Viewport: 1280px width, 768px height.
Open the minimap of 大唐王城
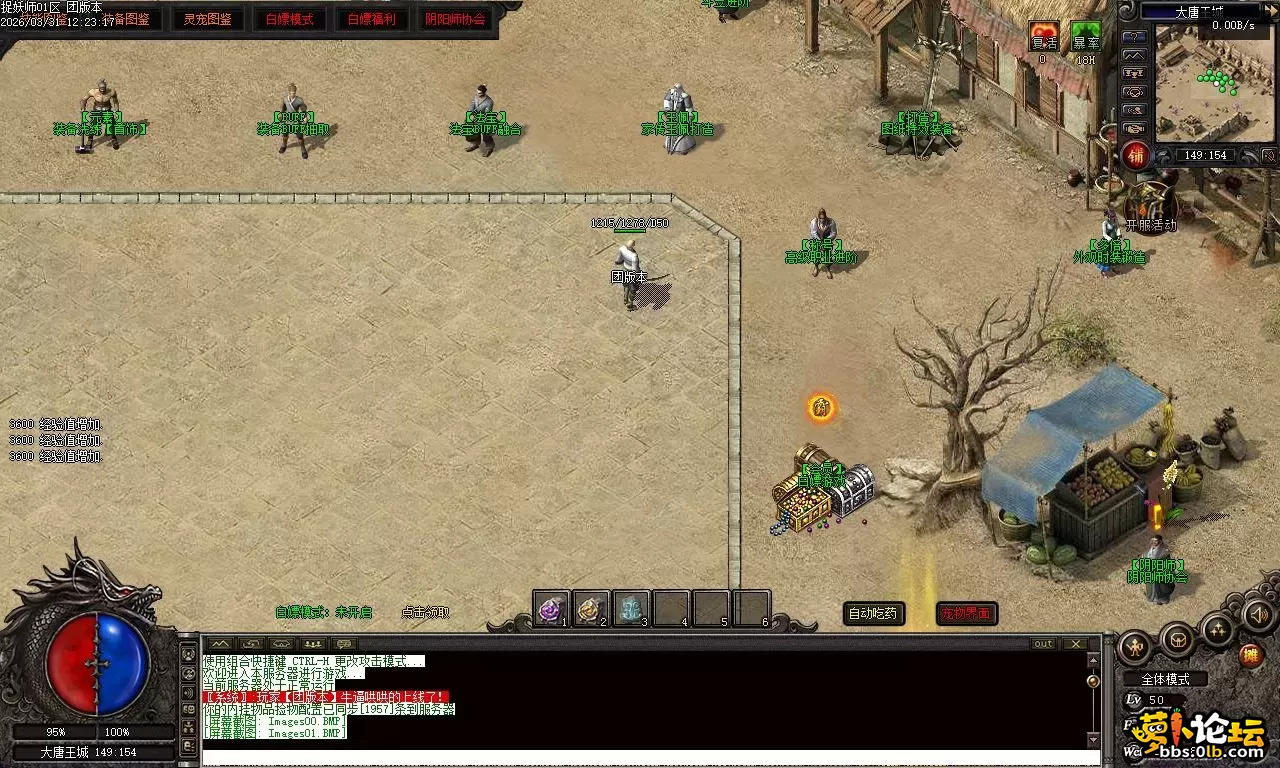1216,84
